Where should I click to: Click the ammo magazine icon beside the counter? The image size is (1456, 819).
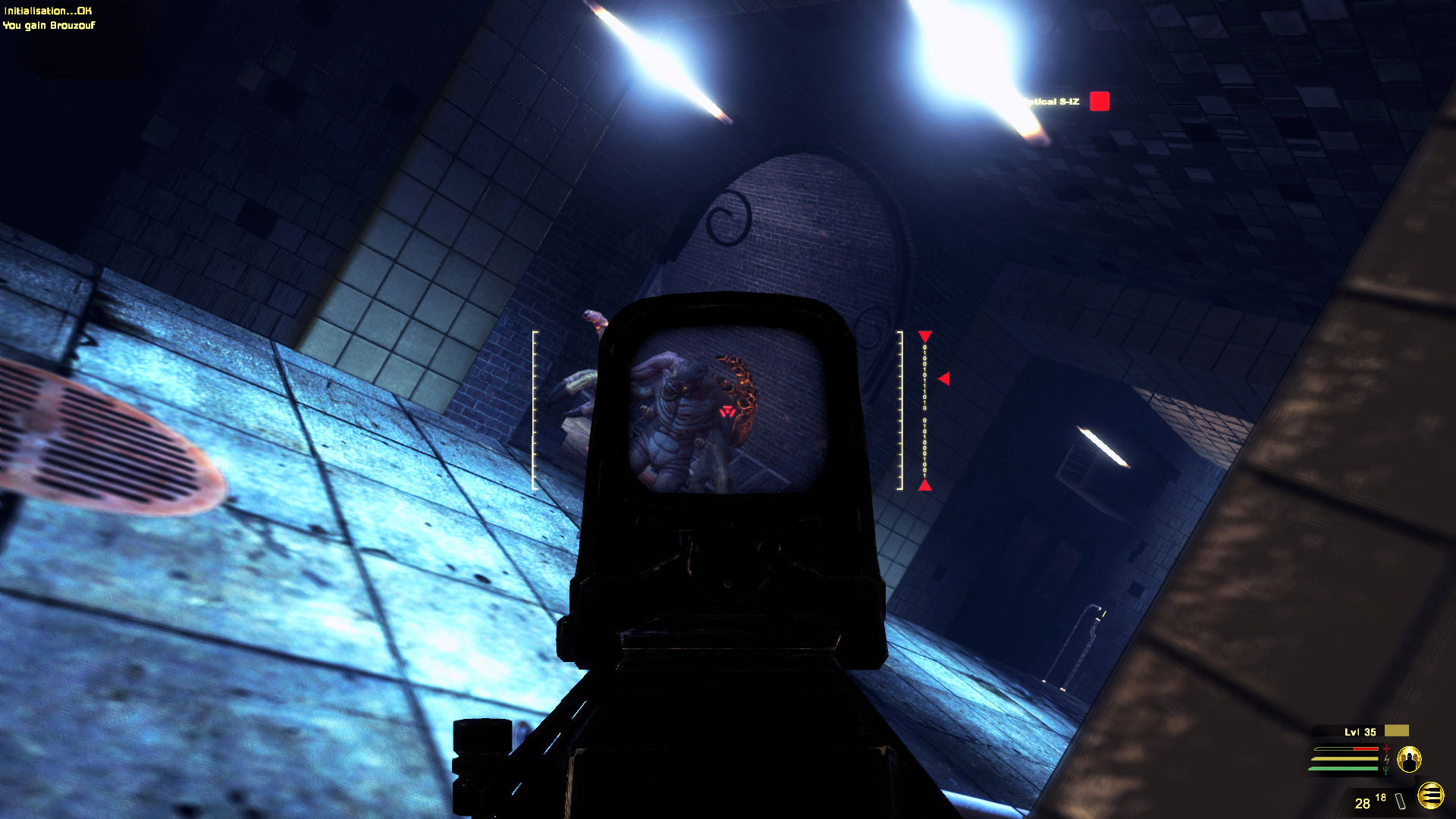pos(1400,802)
